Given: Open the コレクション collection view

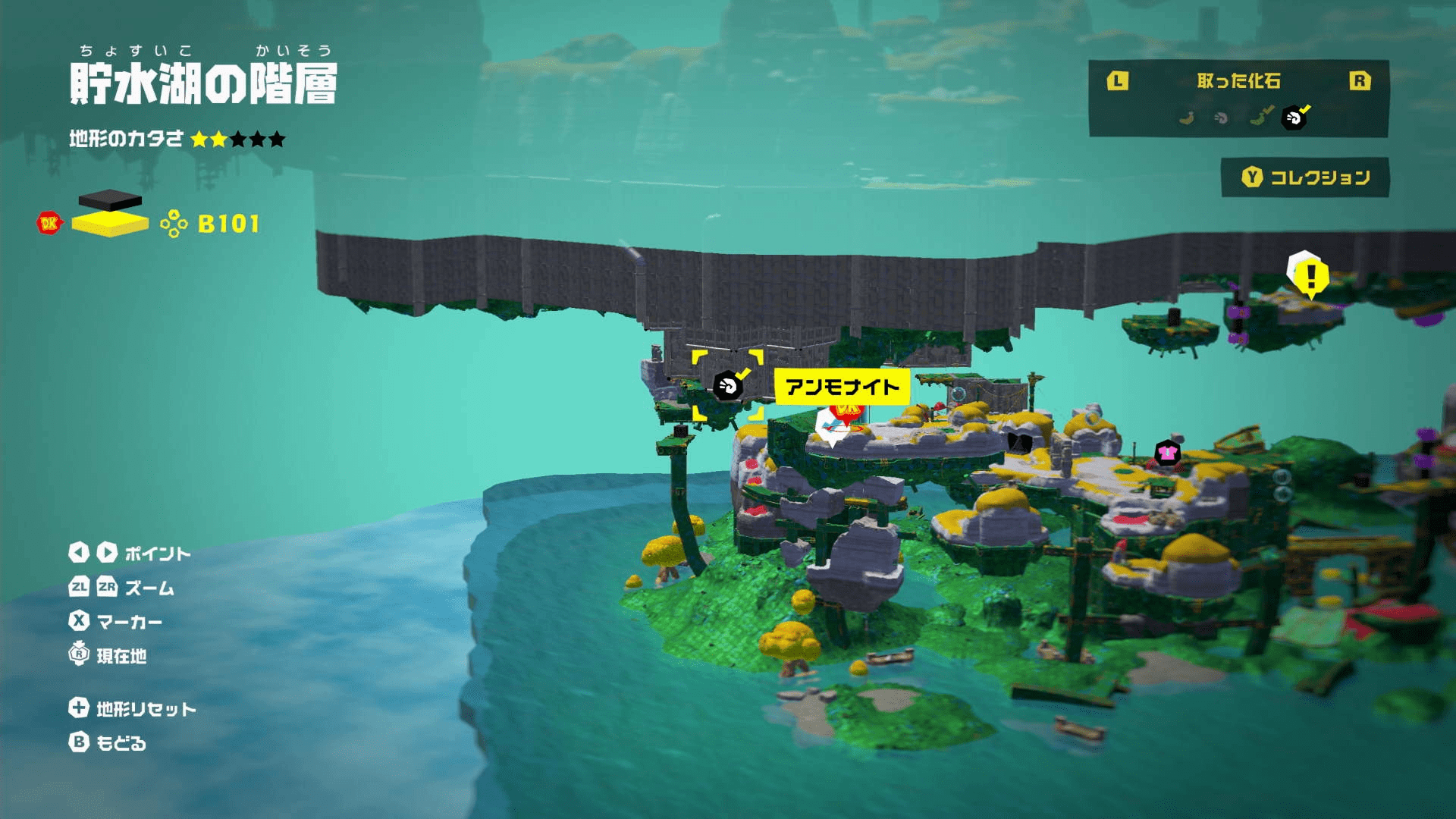Looking at the screenshot, I should (1305, 177).
